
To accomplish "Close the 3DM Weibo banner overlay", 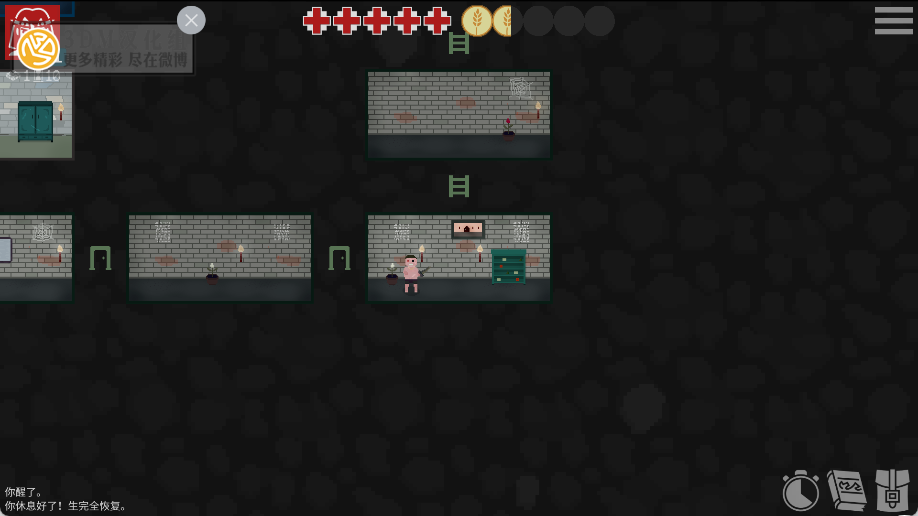I will pos(191,20).
